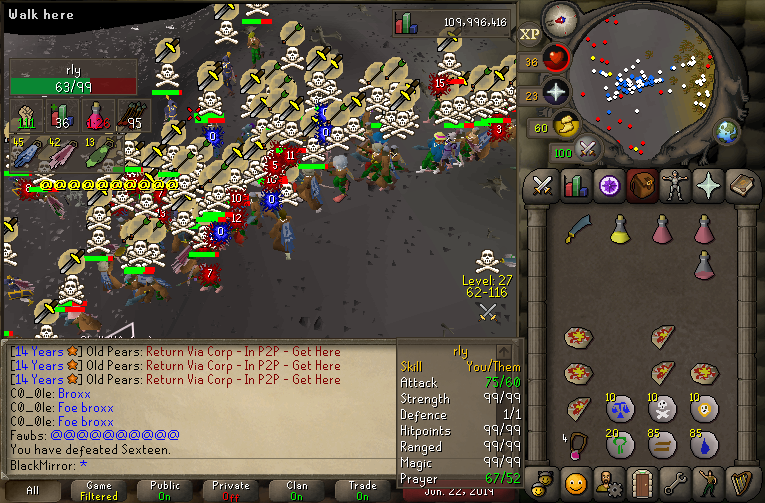The image size is (765, 503).
Task: Click the skull rune stack
Action: 661,407
